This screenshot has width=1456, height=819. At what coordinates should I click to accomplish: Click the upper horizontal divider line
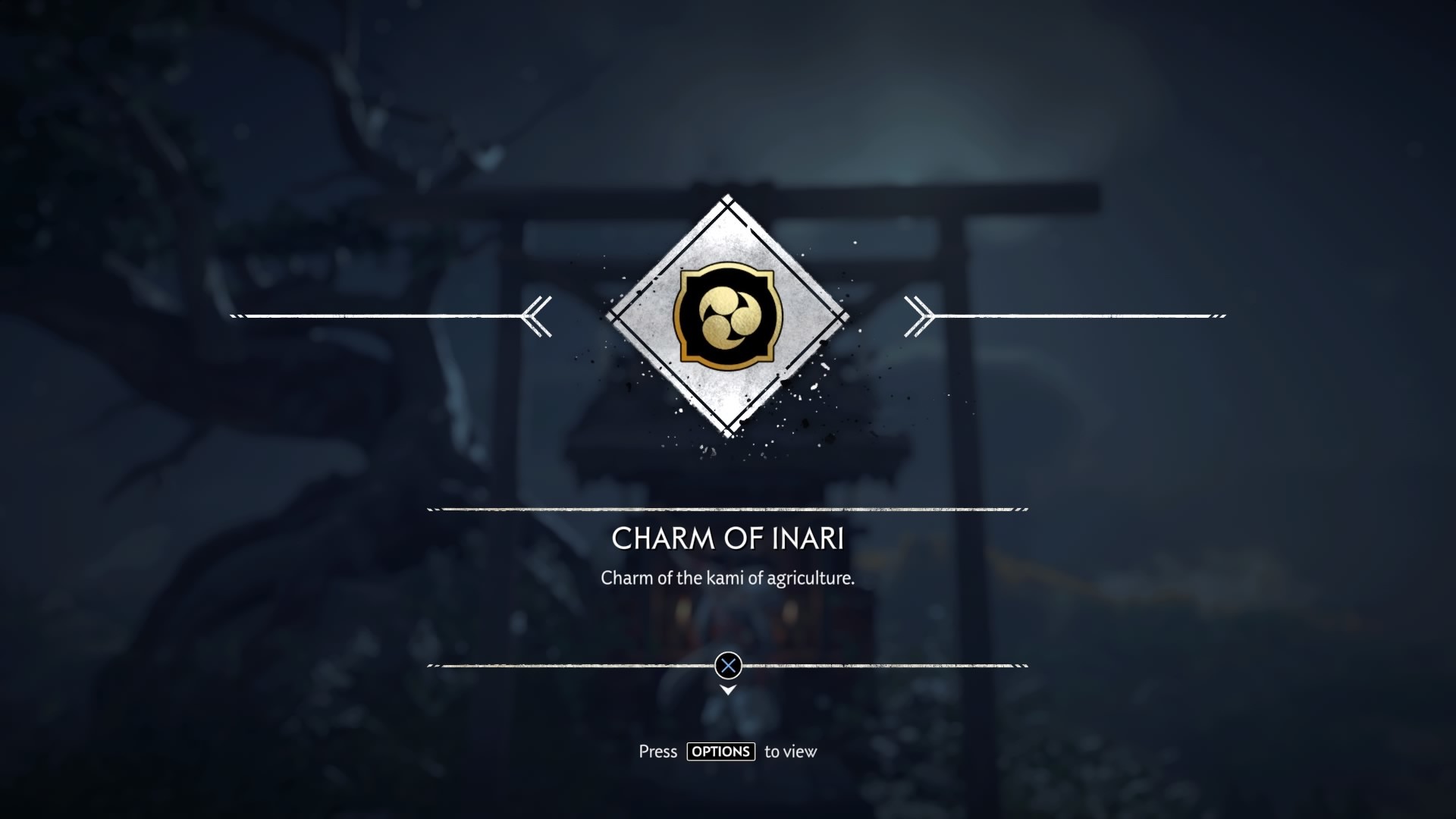(728, 510)
